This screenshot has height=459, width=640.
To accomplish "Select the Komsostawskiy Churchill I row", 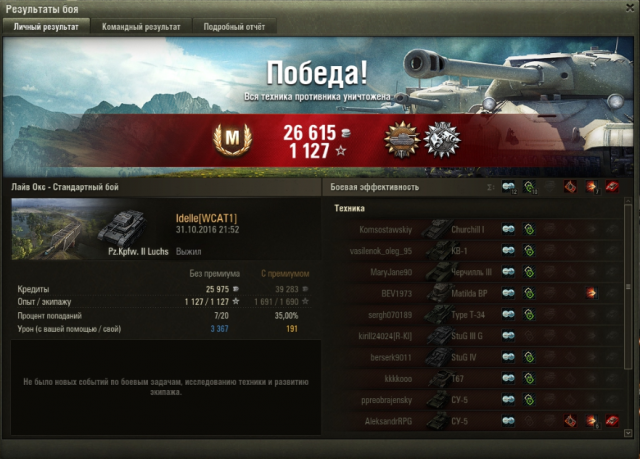I will 470,229.
